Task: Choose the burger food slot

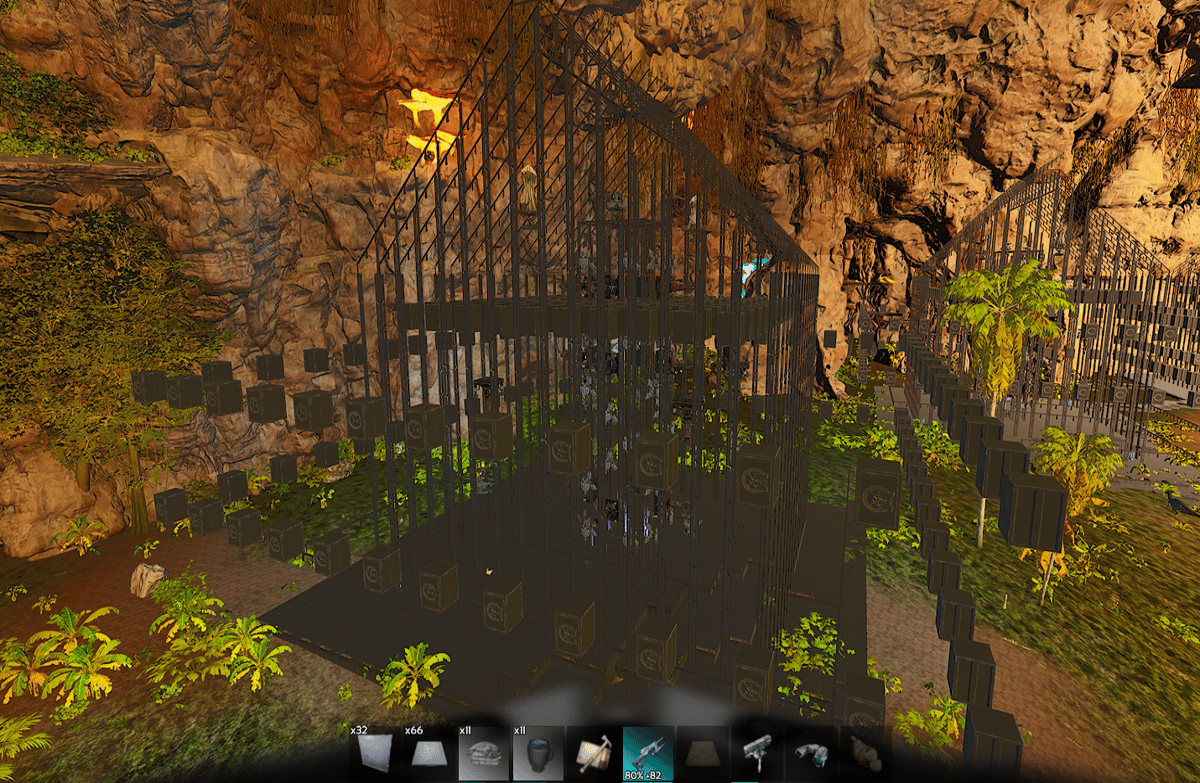Action: click(x=485, y=754)
